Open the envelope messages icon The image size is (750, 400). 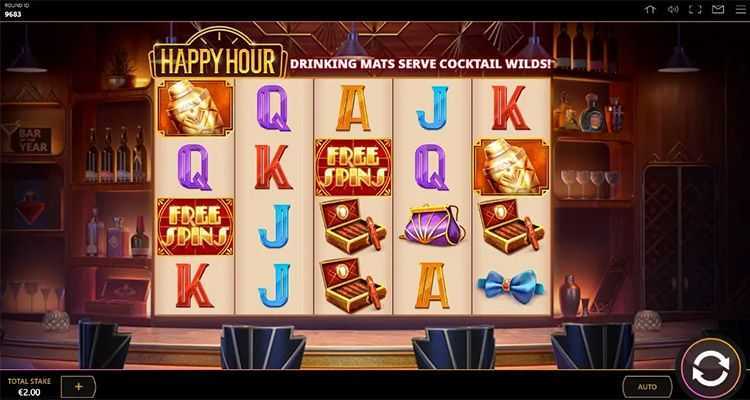pos(717,10)
